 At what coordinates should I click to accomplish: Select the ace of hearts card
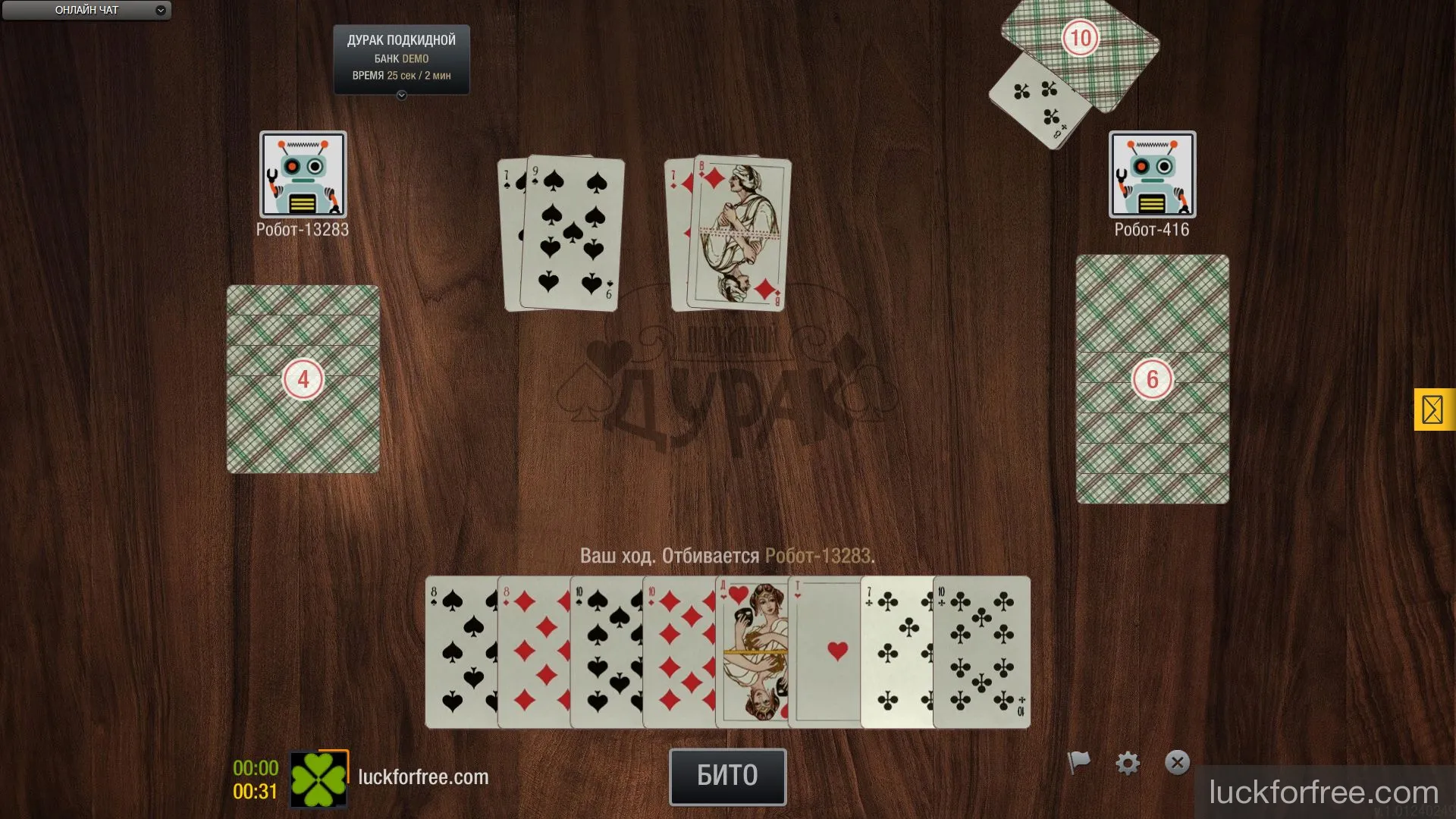(824, 652)
